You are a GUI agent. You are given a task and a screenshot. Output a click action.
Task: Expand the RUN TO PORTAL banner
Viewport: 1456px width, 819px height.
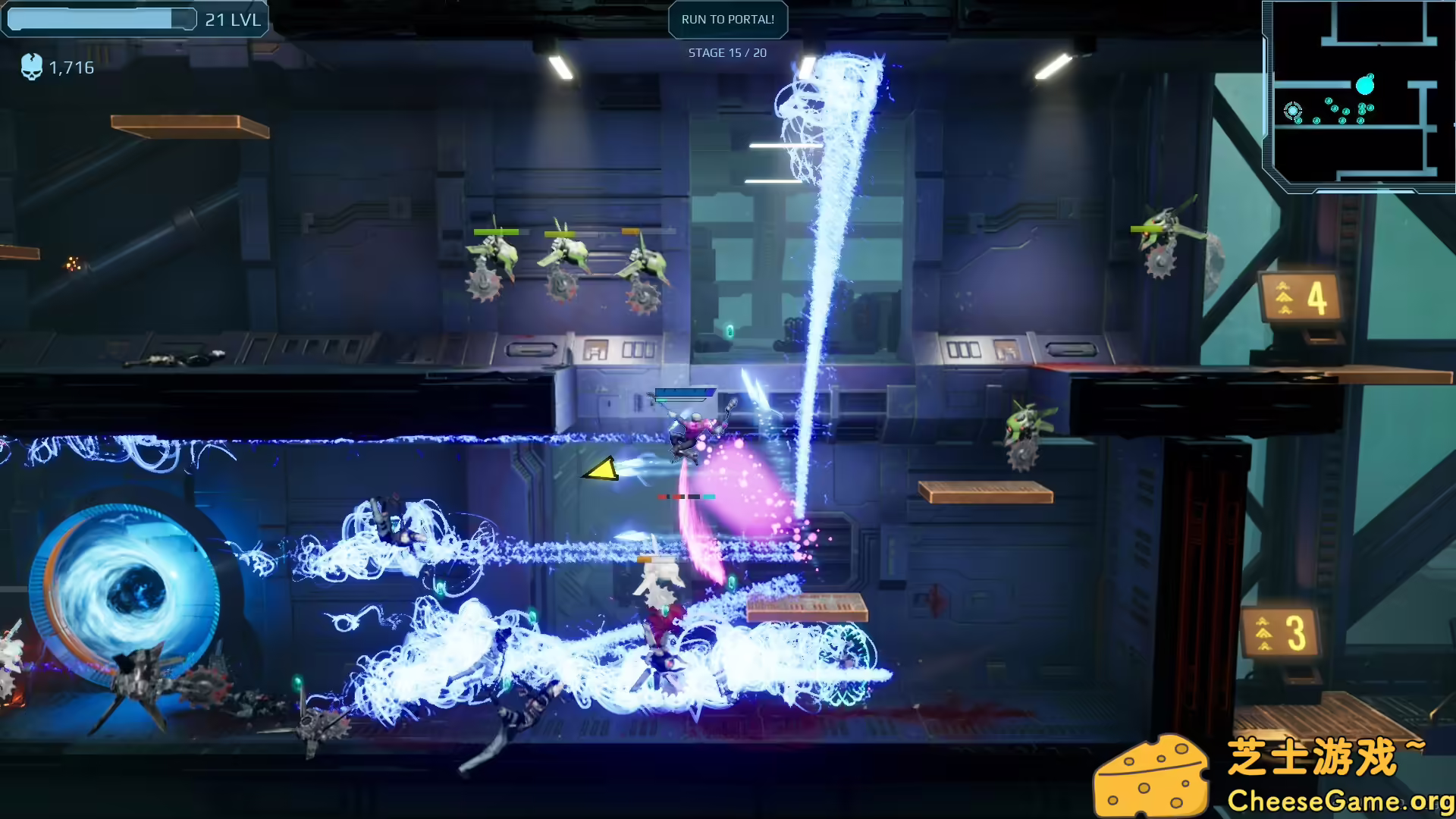727,19
